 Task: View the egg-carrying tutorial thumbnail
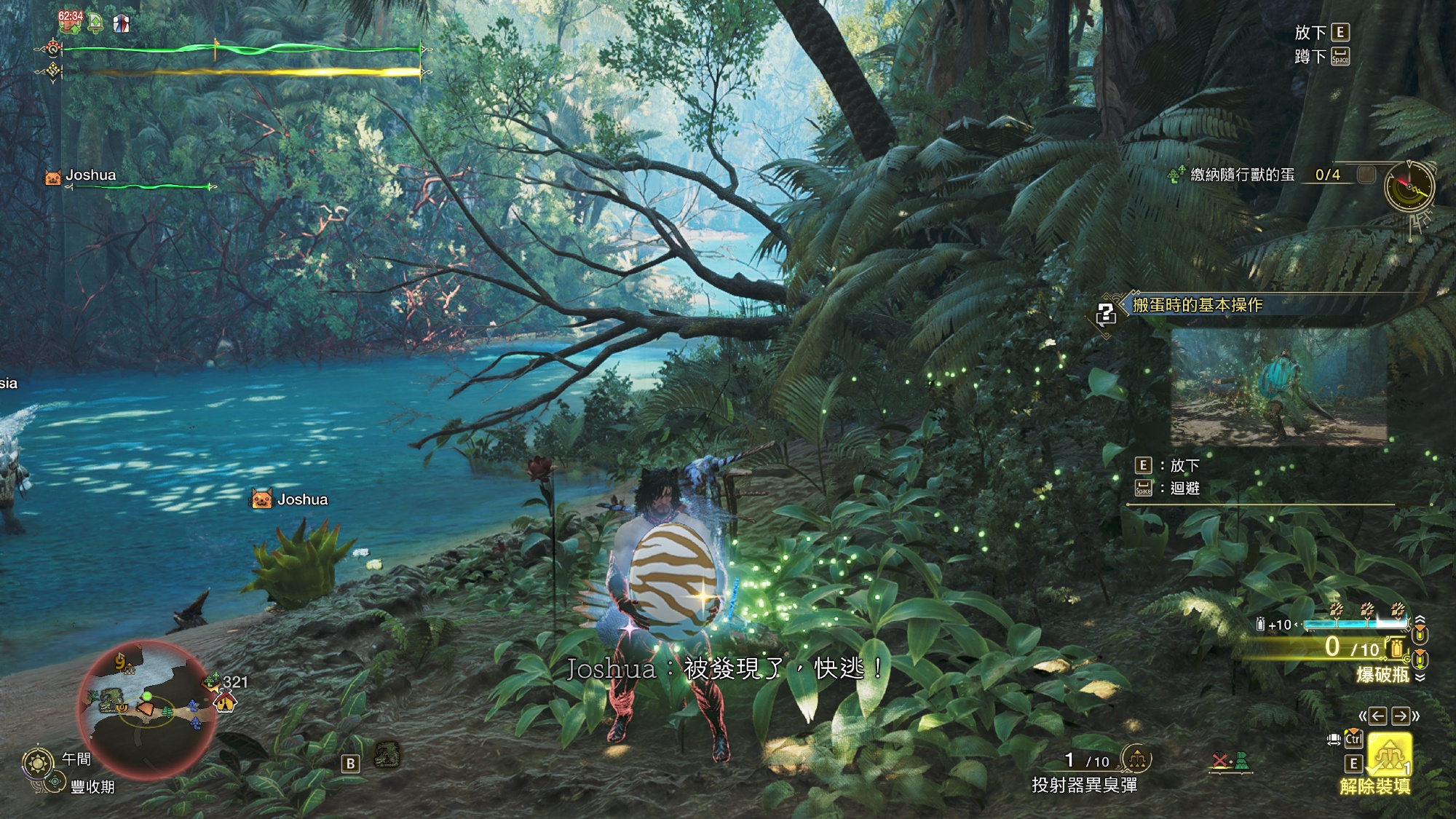point(1278,386)
